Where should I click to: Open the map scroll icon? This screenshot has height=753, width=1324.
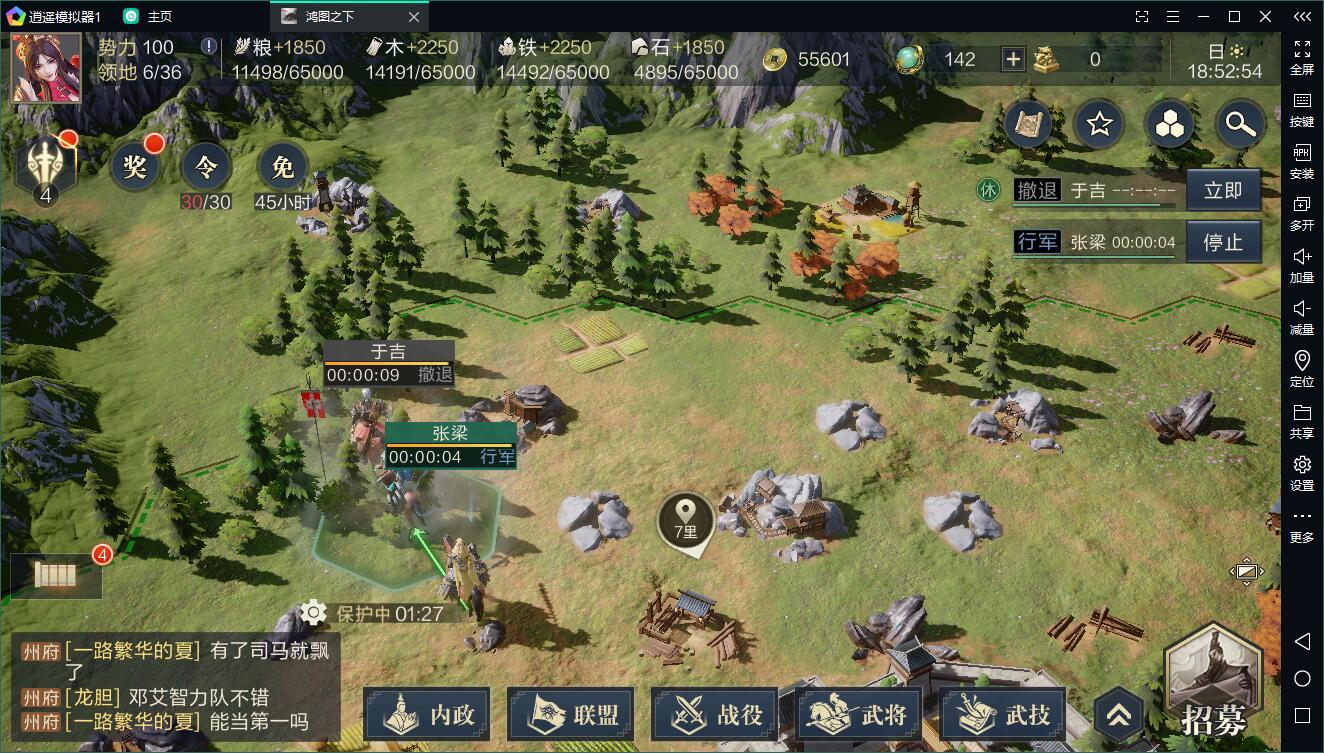click(x=1028, y=124)
